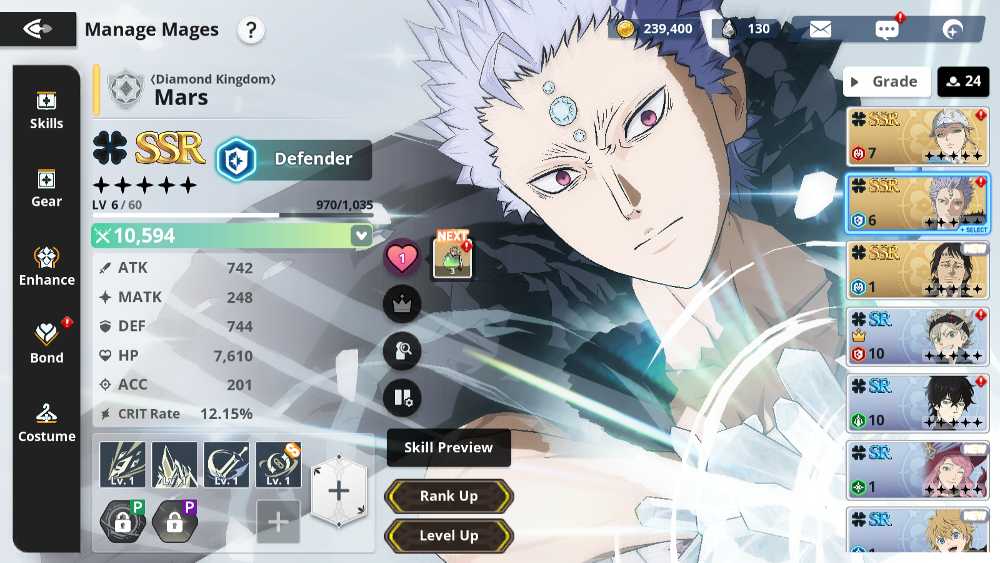Expand the combat power dropdown arrow
Viewport: 1000px width, 563px height.
(360, 236)
